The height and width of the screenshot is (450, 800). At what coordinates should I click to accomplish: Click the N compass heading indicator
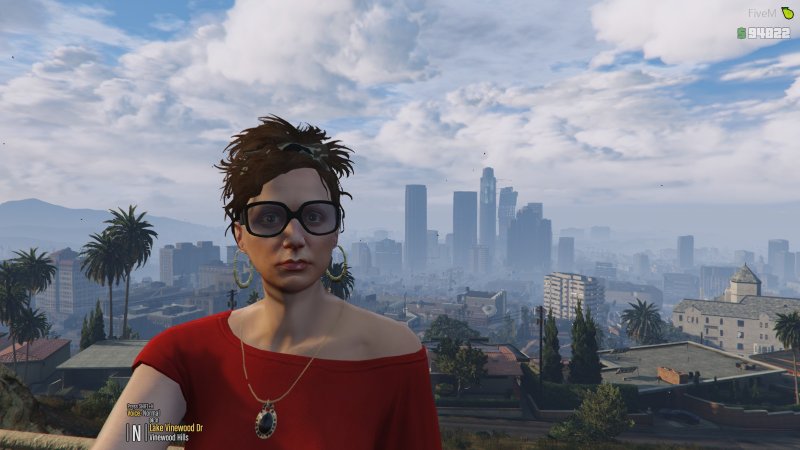pyautogui.click(x=137, y=431)
